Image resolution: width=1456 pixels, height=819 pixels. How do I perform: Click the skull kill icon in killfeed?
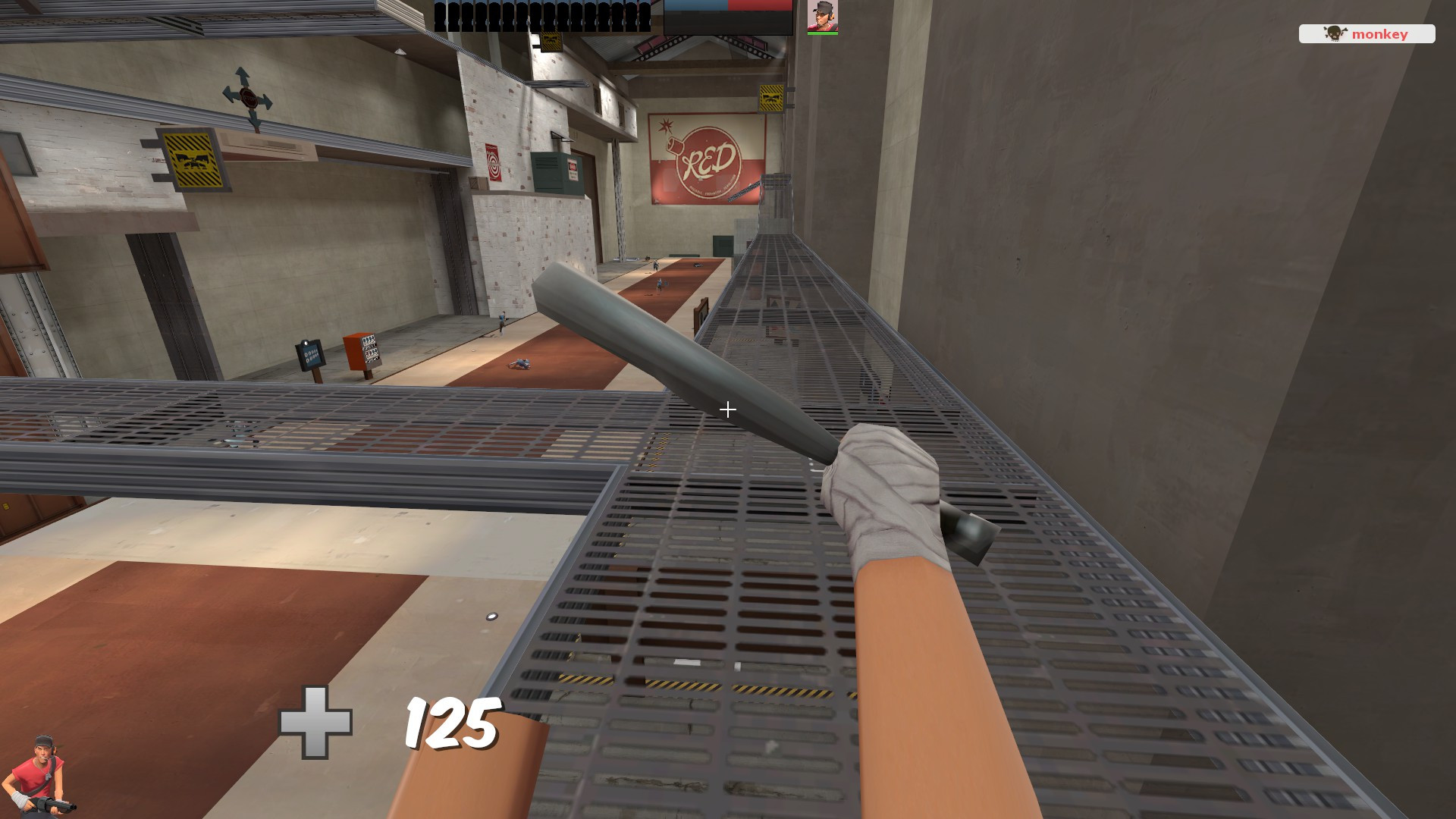tap(1334, 33)
